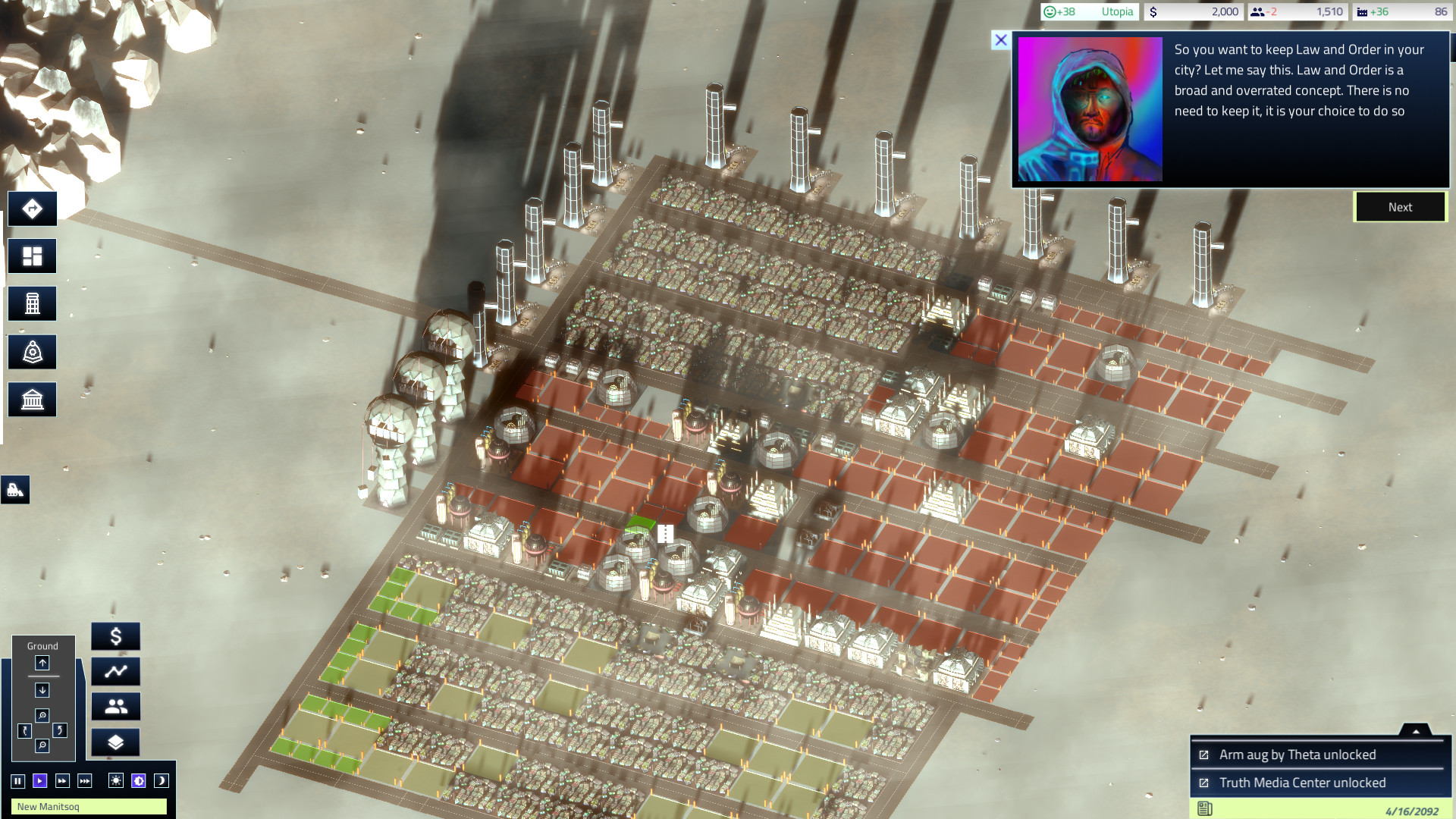Open the zoning tool panel
1456x819 pixels.
click(x=32, y=256)
